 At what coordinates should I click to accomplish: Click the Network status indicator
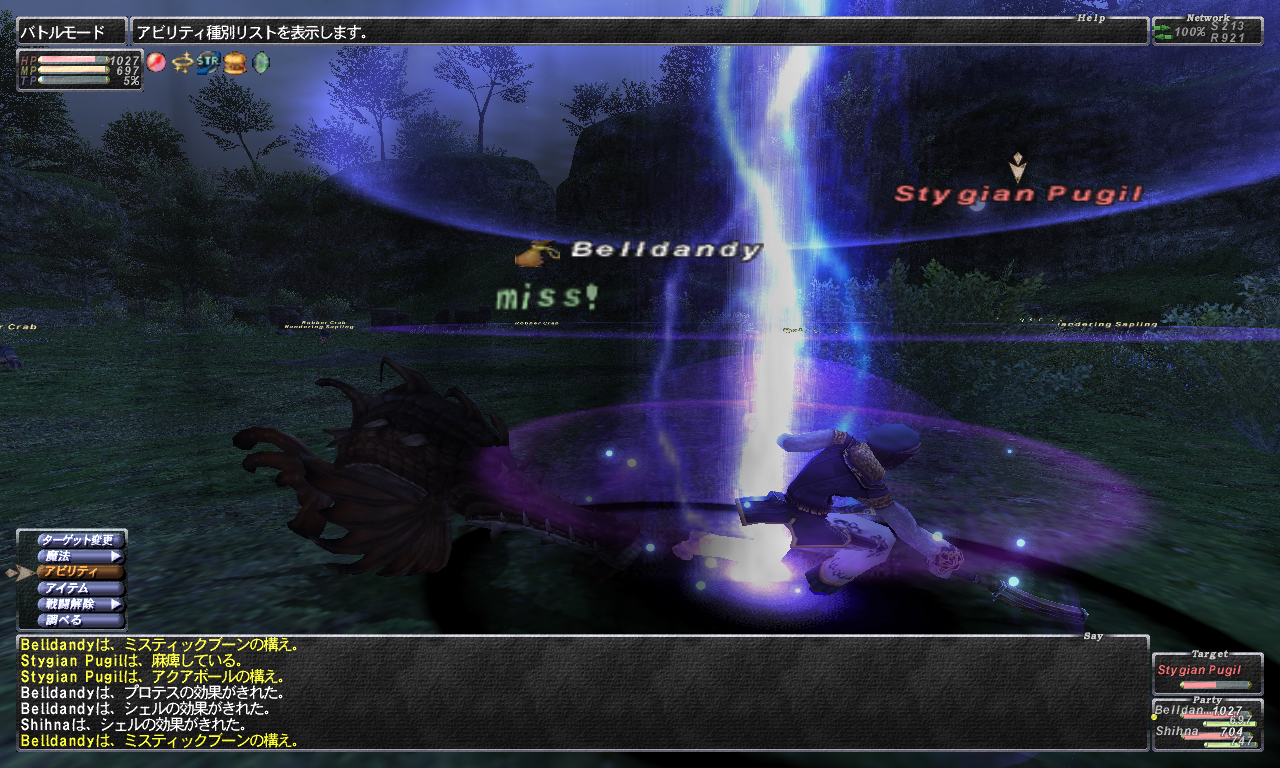(1207, 30)
